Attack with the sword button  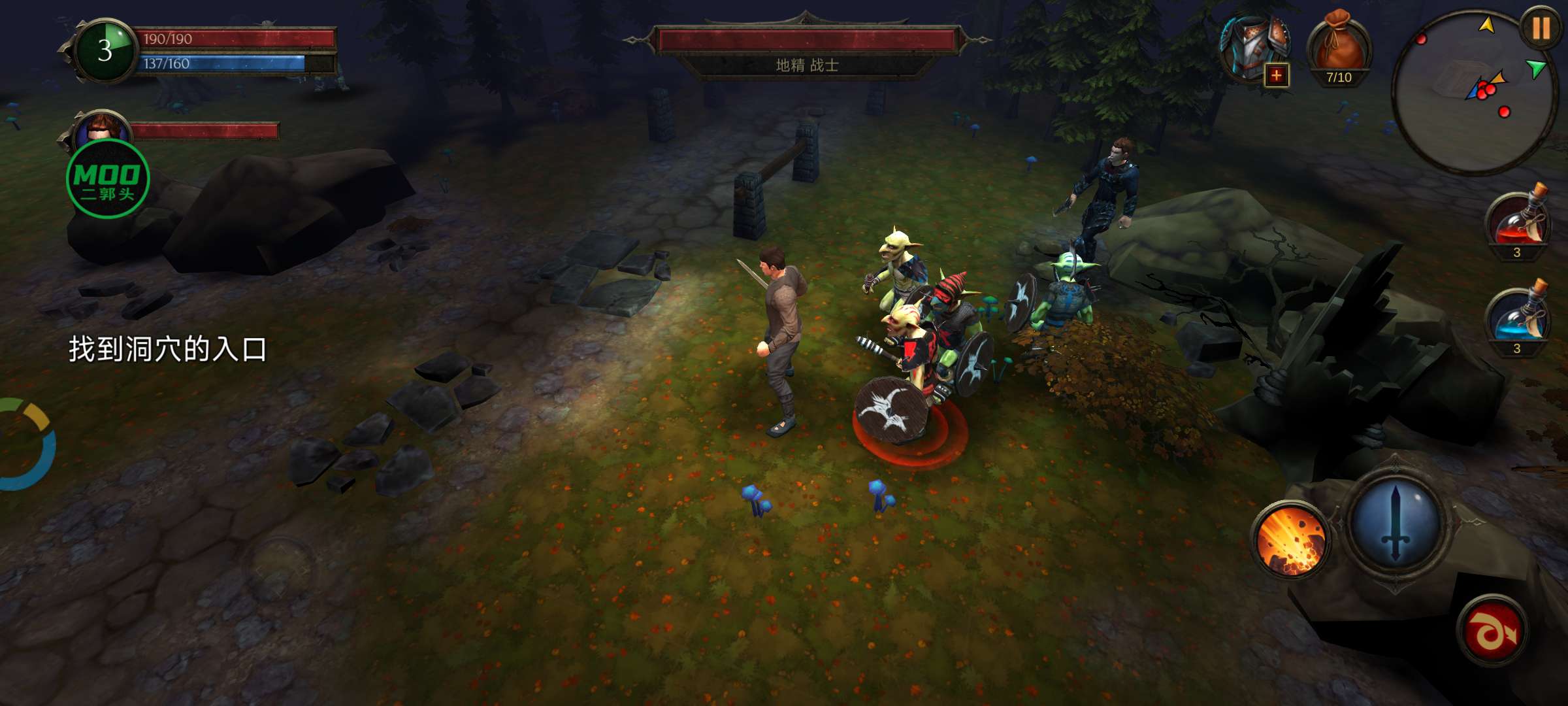(x=1396, y=523)
